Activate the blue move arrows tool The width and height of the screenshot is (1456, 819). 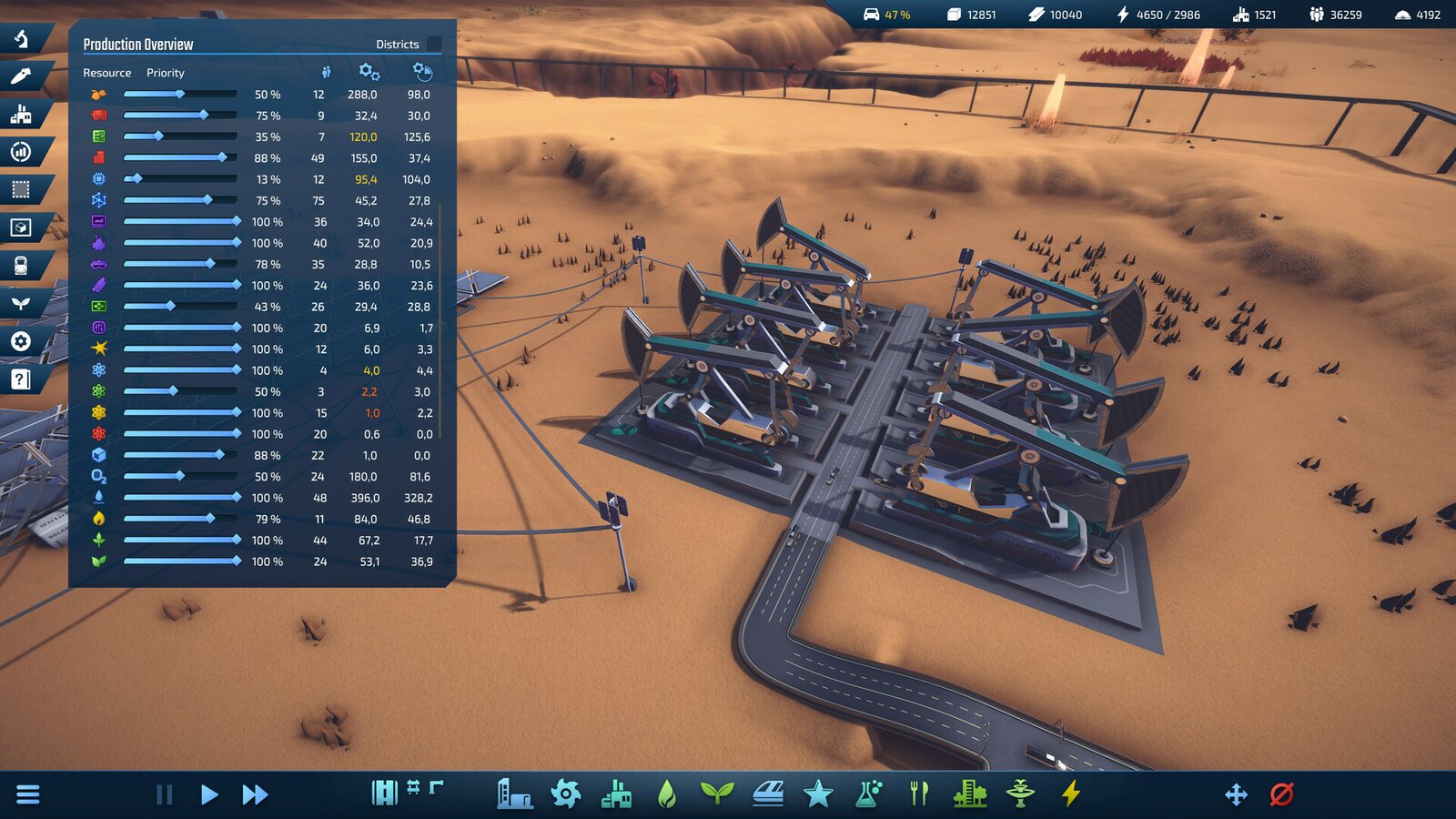pyautogui.click(x=1236, y=794)
